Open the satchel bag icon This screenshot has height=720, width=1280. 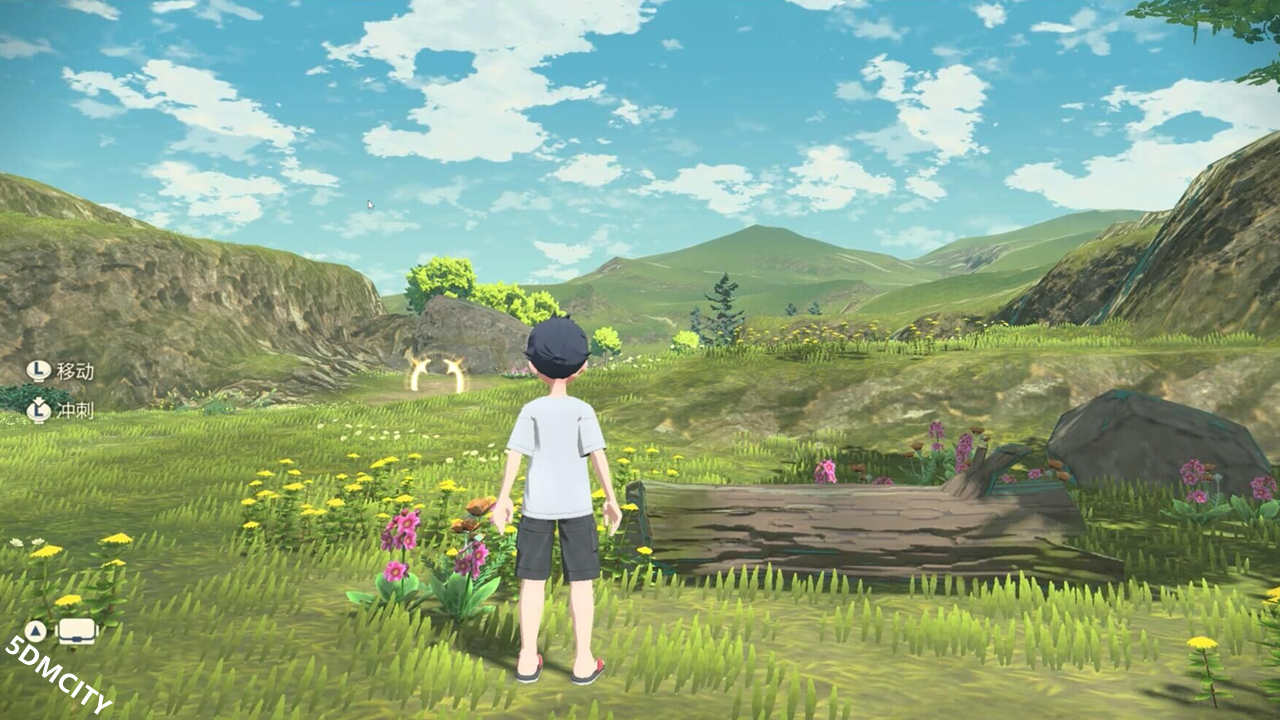pos(77,631)
